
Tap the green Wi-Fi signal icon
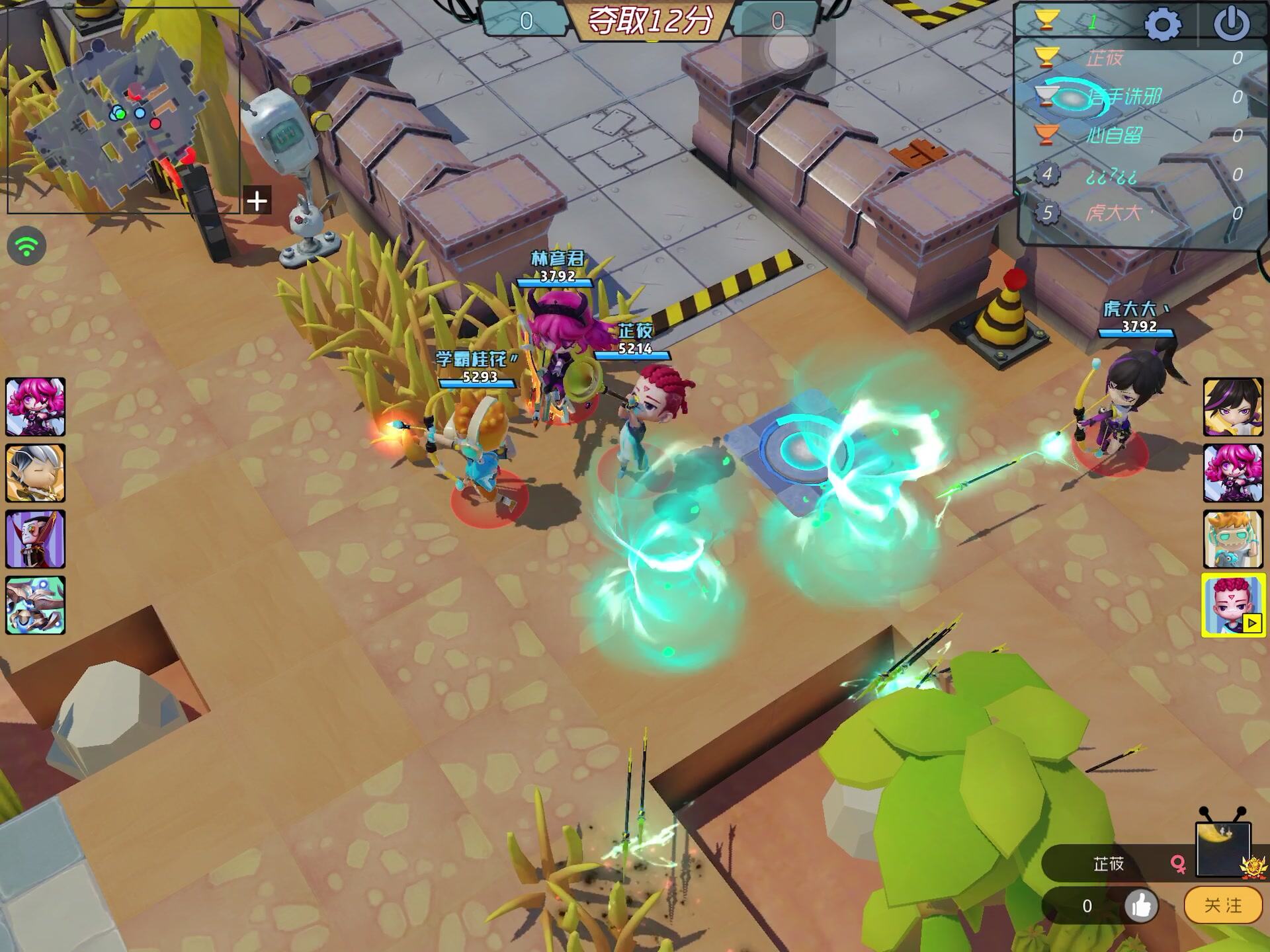tap(26, 247)
